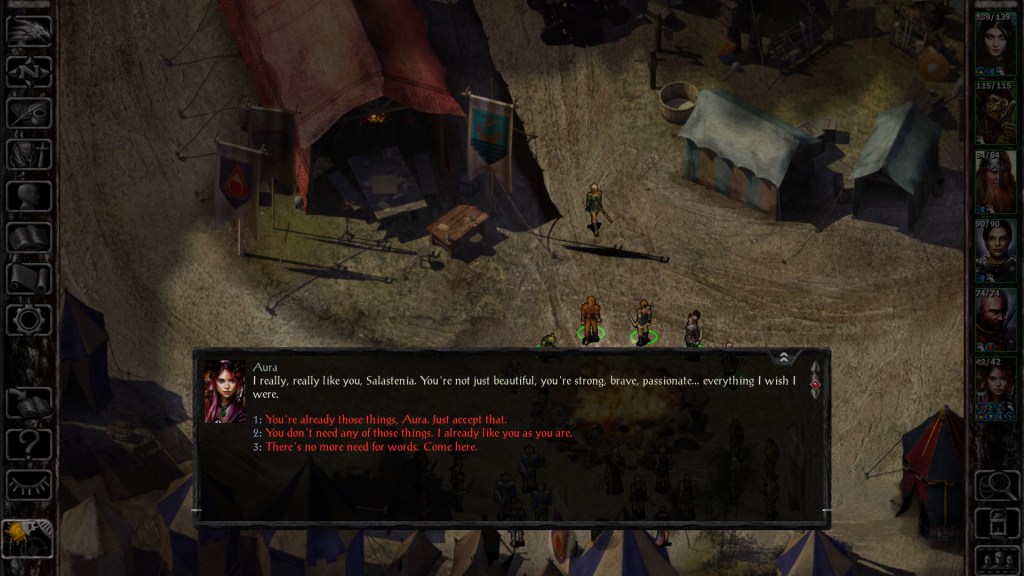Select the portrait showing 115/115 health
Viewport: 1024px width, 576px height.
tap(995, 114)
